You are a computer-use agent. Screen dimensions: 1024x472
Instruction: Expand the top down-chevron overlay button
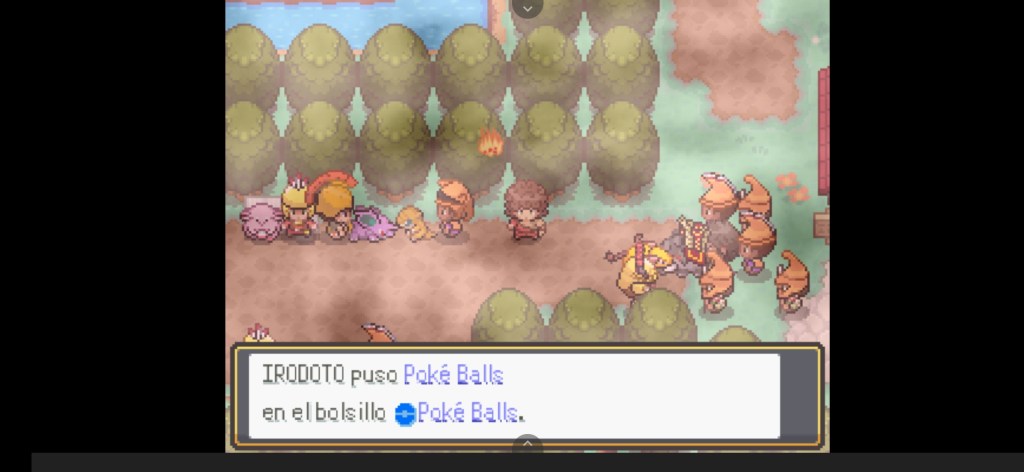click(x=527, y=8)
